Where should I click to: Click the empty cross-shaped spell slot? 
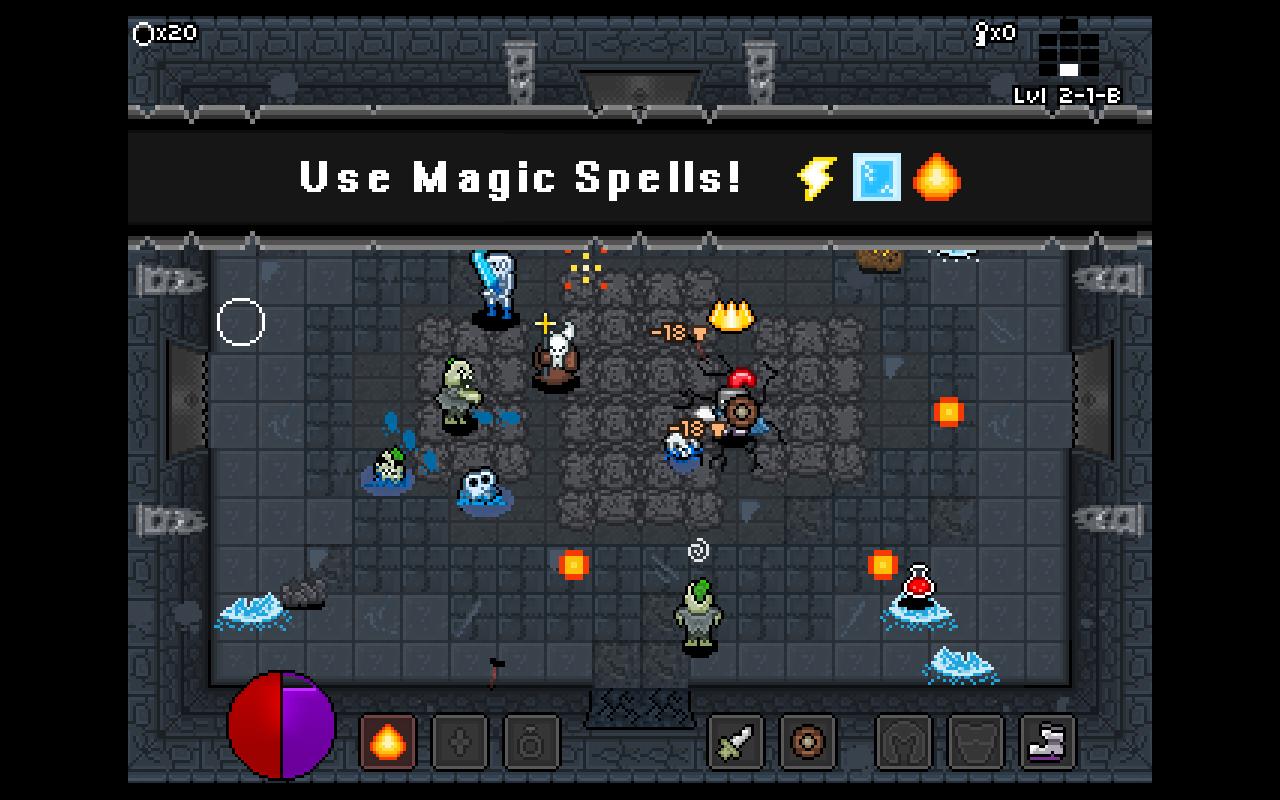point(459,742)
